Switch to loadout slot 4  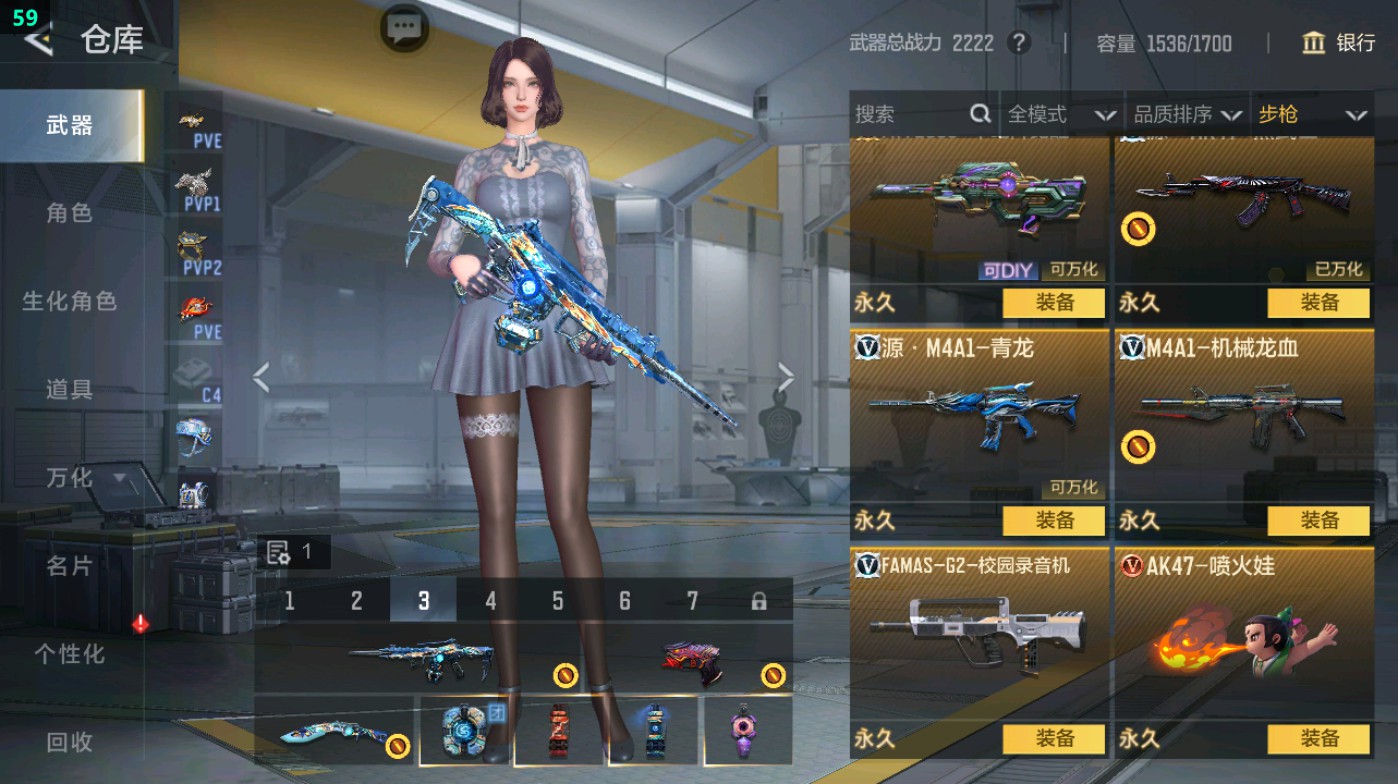pos(490,601)
